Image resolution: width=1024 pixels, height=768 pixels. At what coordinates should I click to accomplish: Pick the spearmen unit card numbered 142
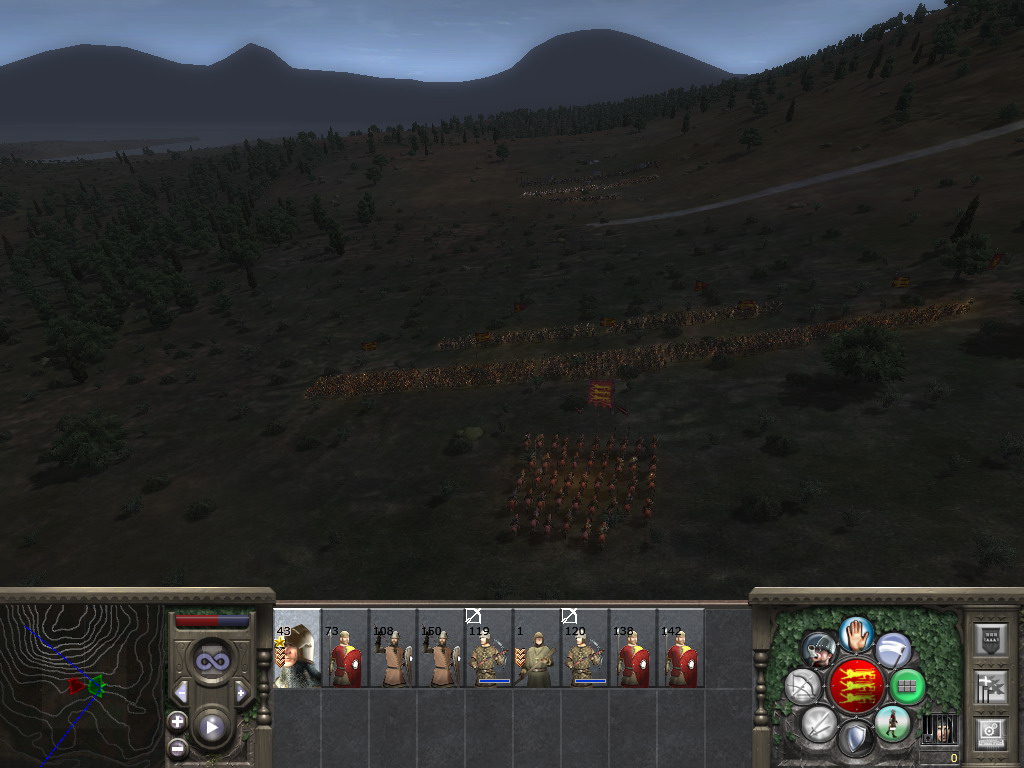[x=681, y=648]
